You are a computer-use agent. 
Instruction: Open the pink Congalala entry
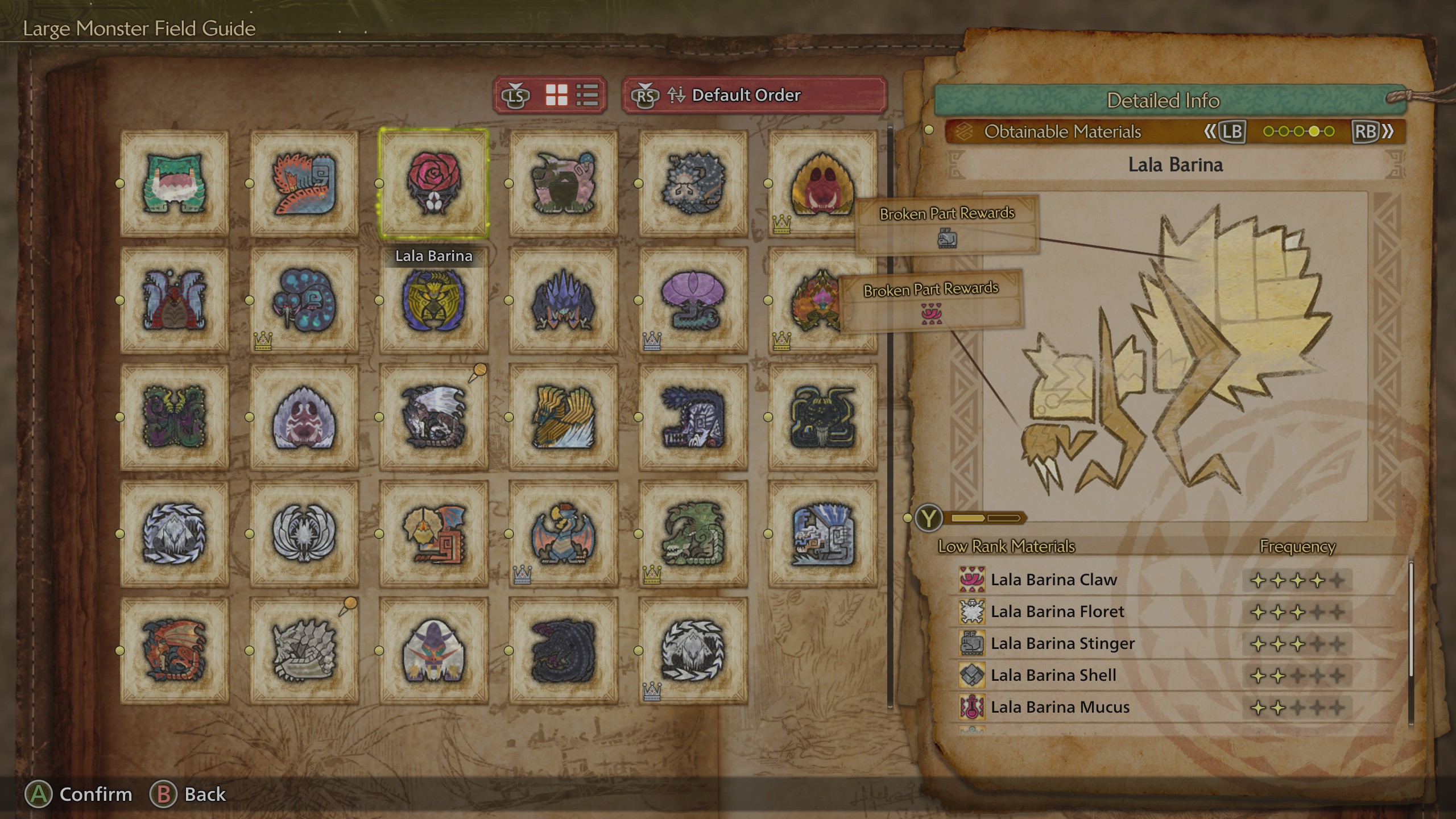click(x=564, y=183)
